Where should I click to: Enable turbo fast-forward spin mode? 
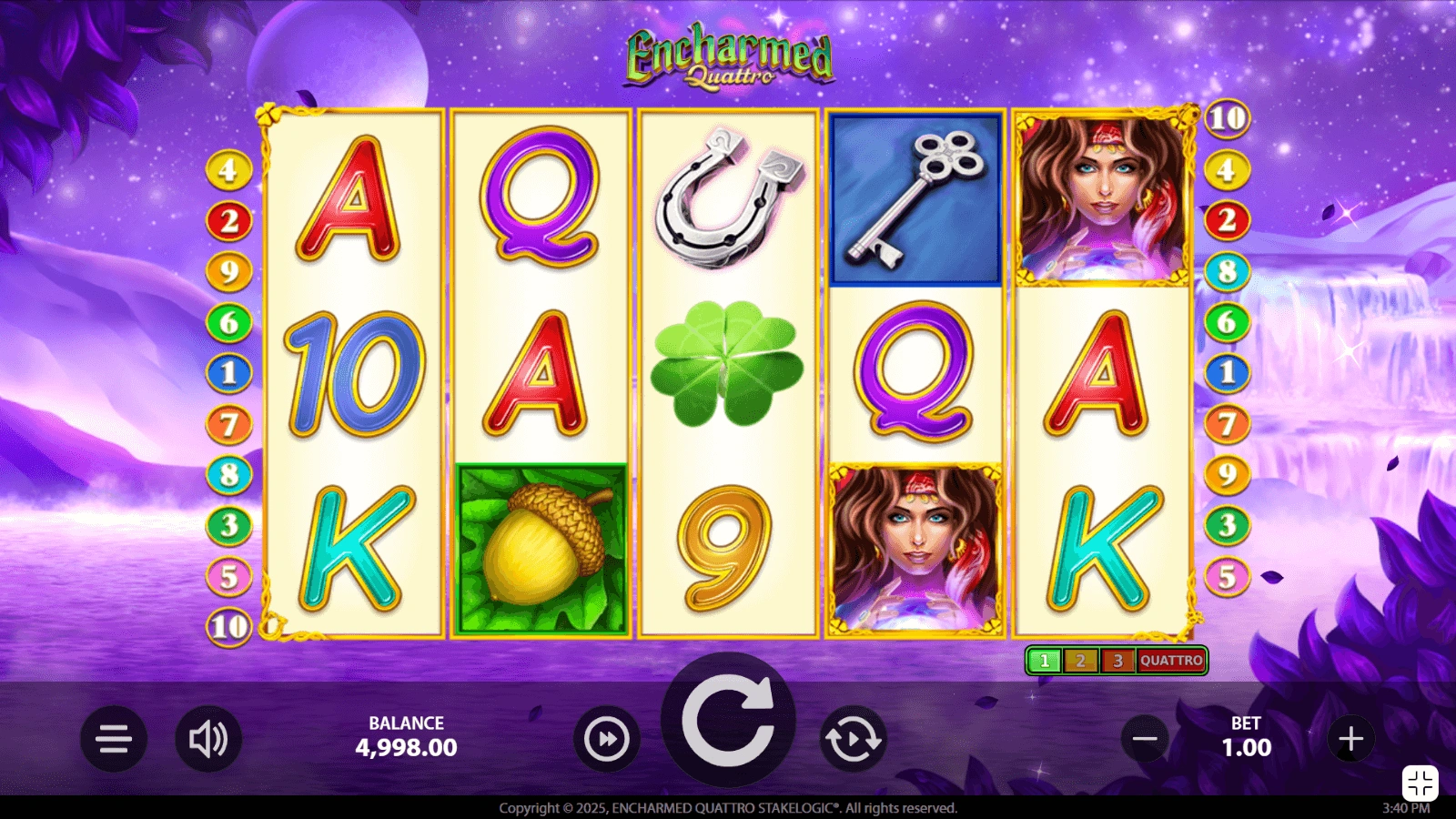607,739
